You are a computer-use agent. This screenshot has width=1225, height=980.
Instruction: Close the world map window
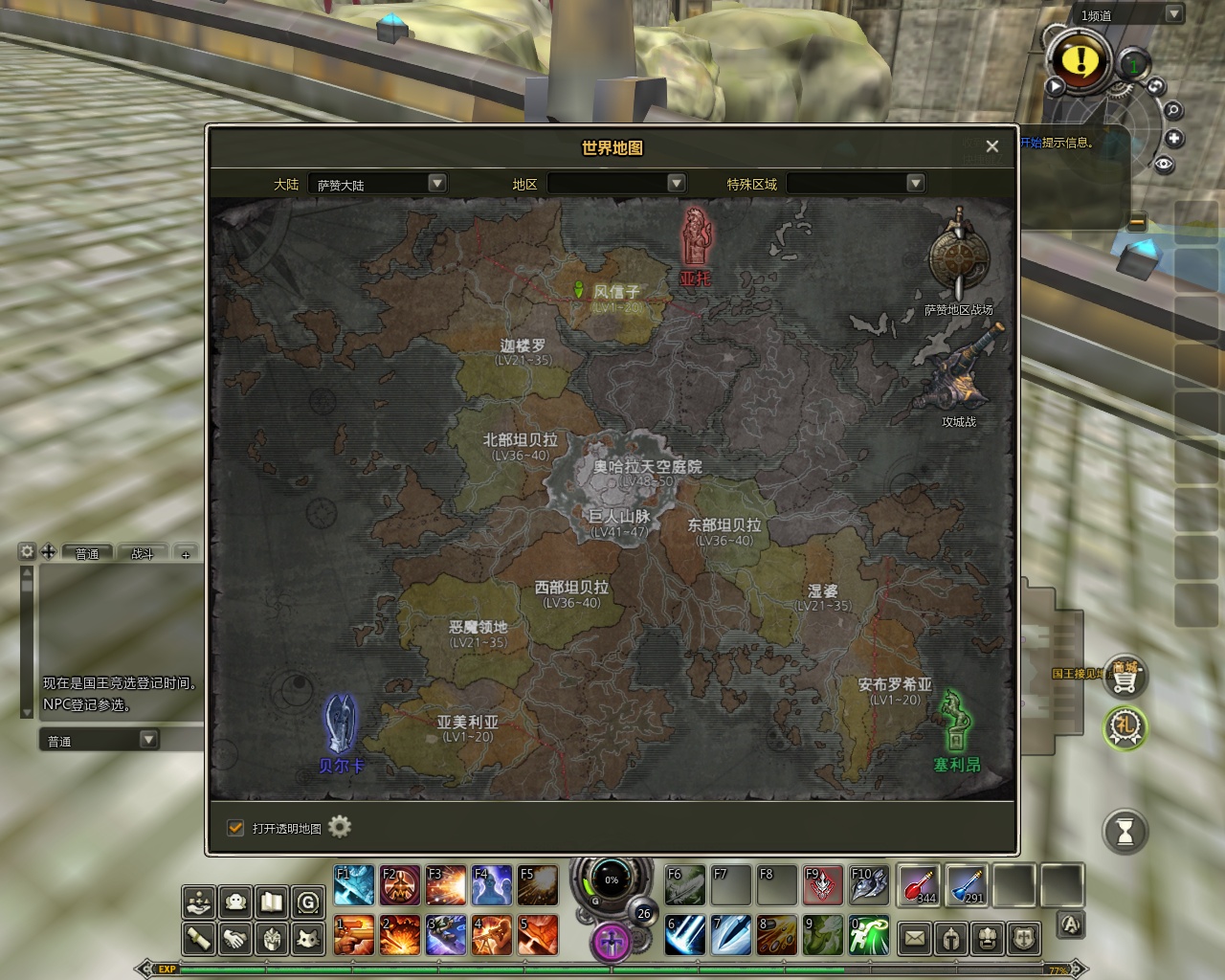point(991,146)
